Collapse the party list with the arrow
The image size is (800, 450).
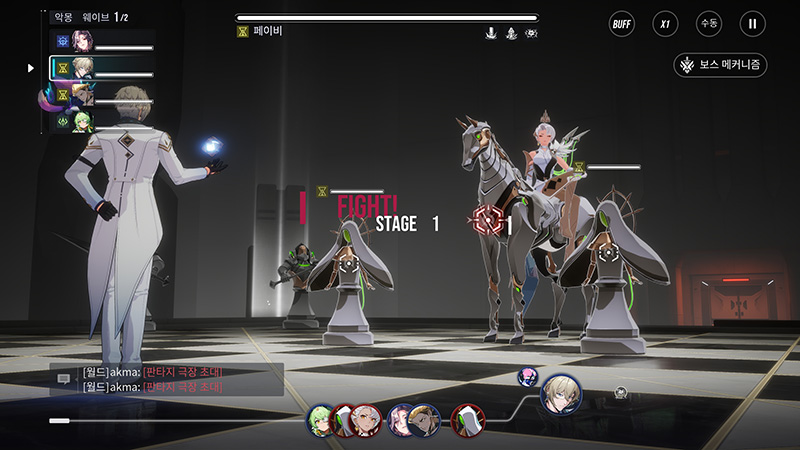click(31, 68)
